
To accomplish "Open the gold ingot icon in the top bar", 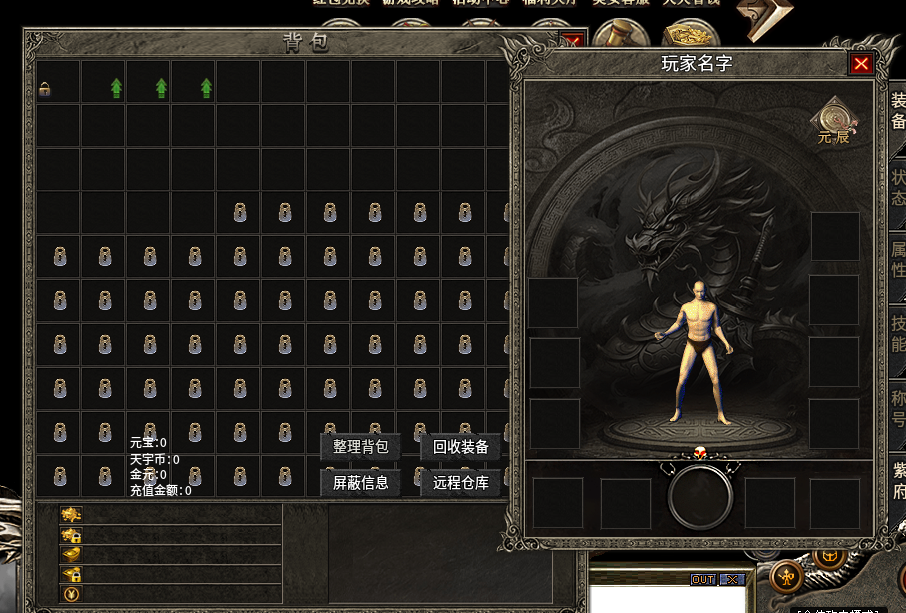I will 688,37.
